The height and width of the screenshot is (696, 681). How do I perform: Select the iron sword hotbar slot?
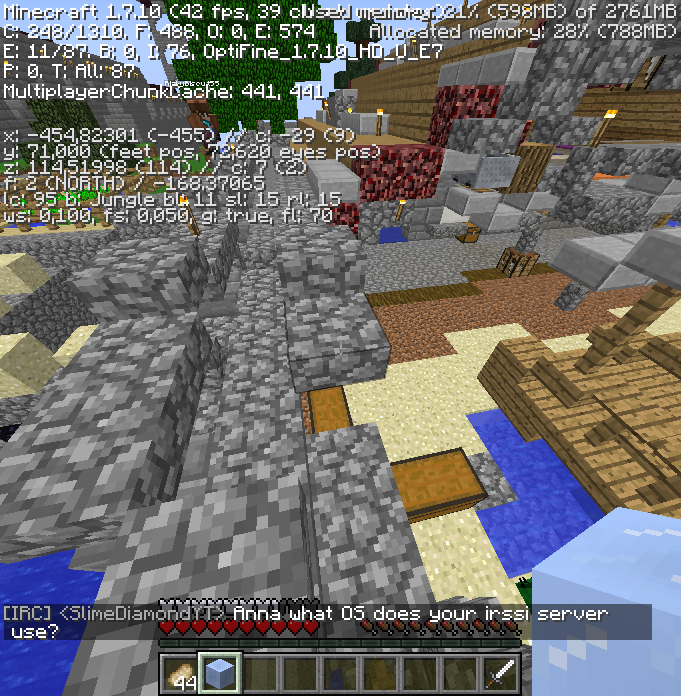point(500,673)
